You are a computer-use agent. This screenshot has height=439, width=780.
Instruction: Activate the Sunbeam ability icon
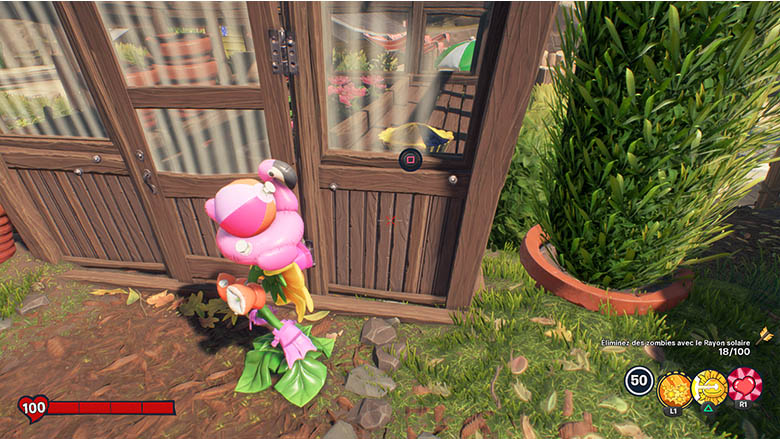pos(709,385)
